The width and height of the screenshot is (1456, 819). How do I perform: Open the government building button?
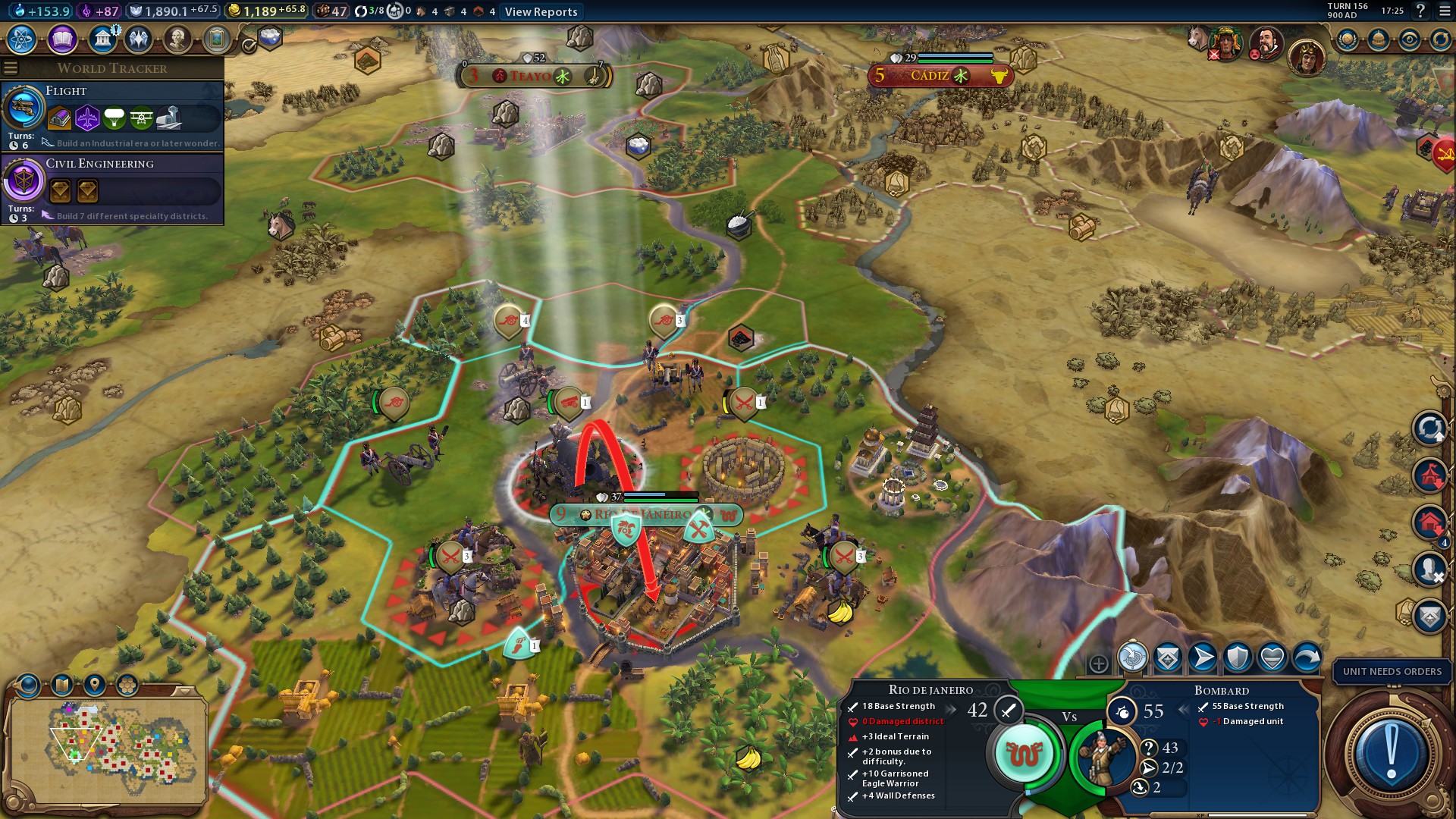pyautogui.click(x=102, y=39)
